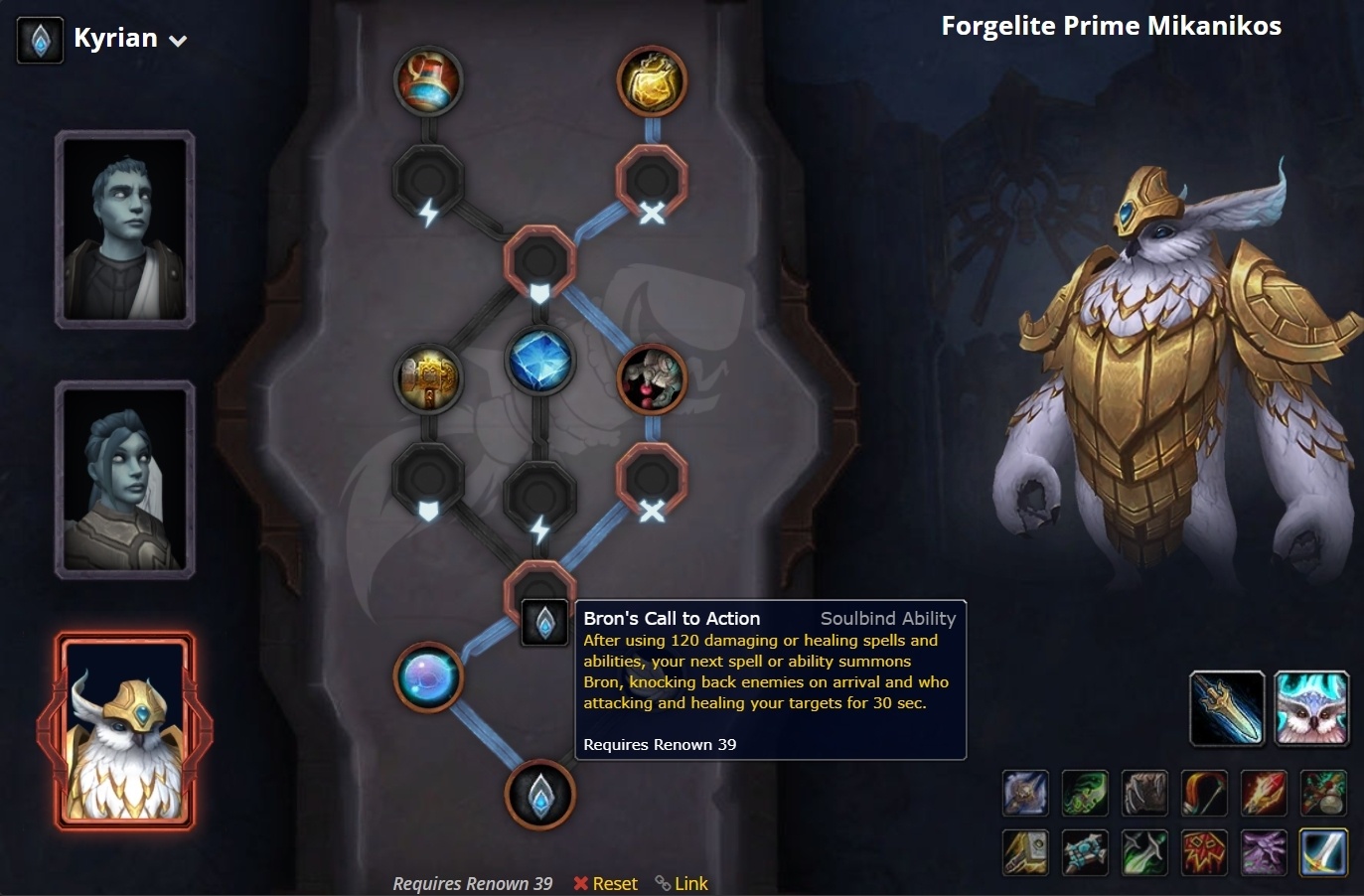Switch to the Pelagos soulbind portrait

point(125,228)
